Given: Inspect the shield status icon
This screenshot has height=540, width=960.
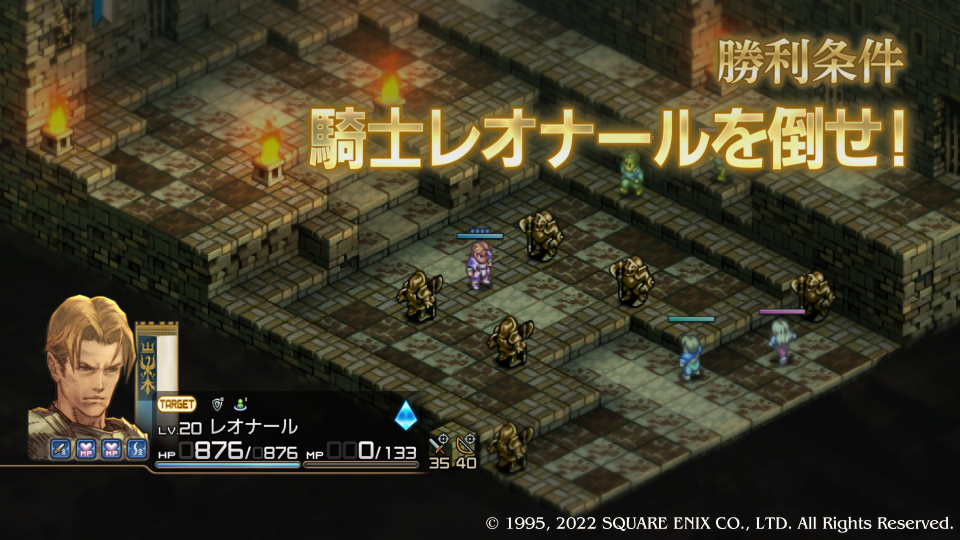Looking at the screenshot, I should (216, 405).
